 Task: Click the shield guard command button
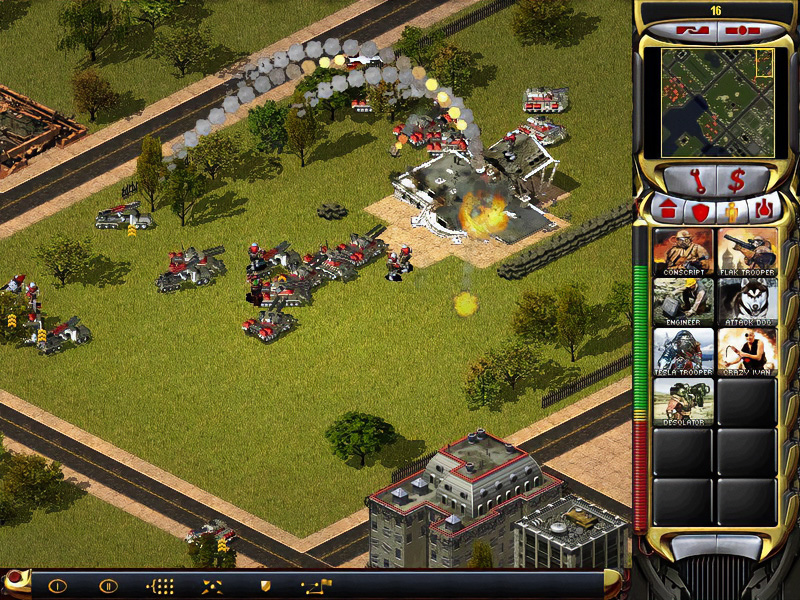[x=265, y=586]
